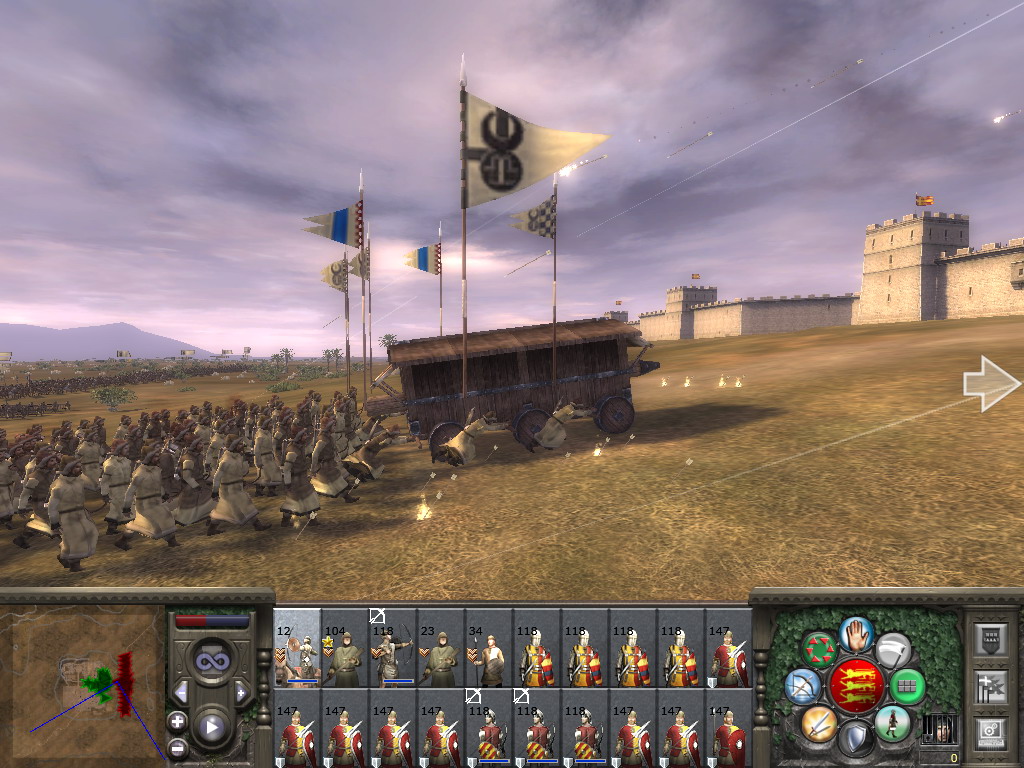Toggle the green grid formation button
Screen dimensions: 1024x768
click(x=906, y=686)
